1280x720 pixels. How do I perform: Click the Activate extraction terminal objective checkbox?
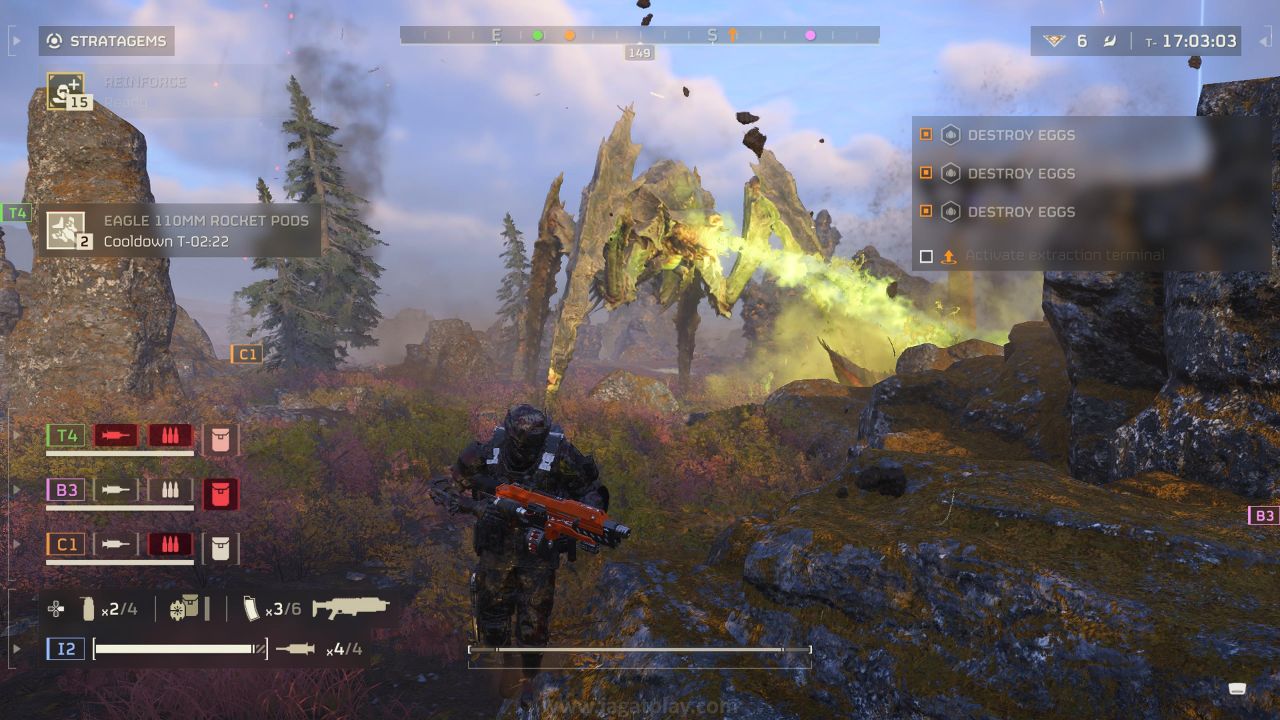point(926,257)
